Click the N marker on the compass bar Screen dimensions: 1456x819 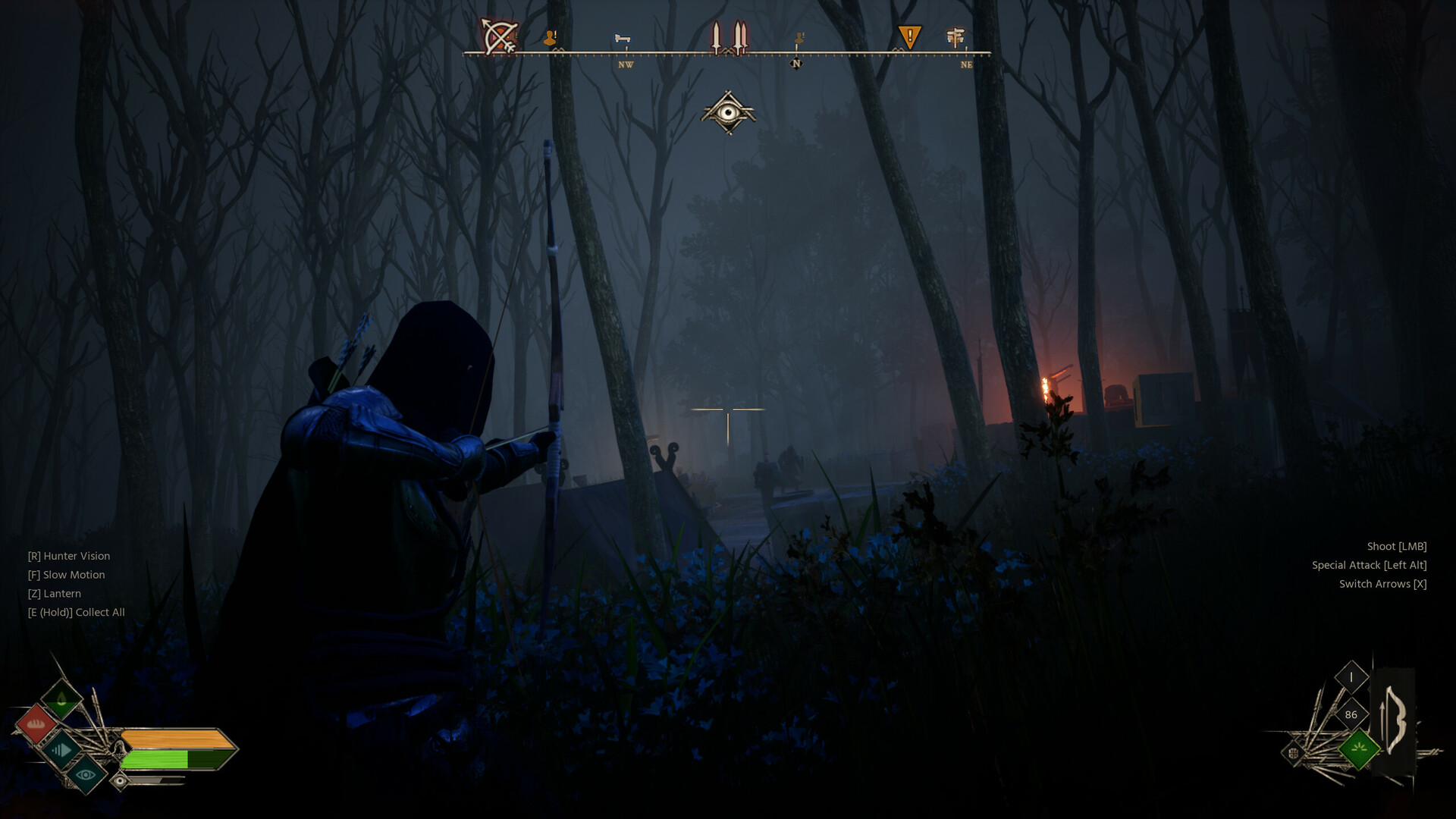click(796, 64)
